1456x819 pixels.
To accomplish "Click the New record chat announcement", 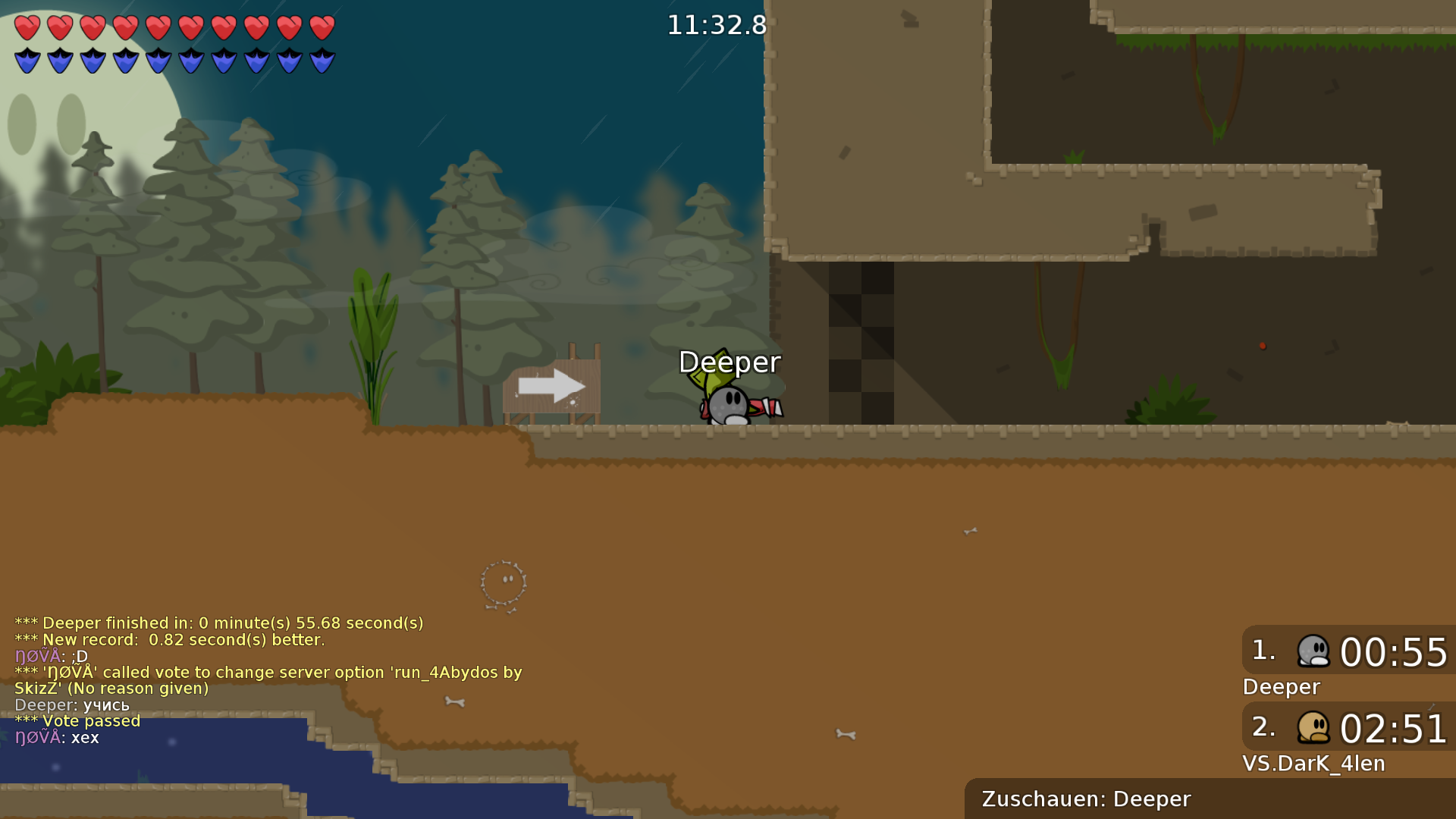I will (169, 639).
